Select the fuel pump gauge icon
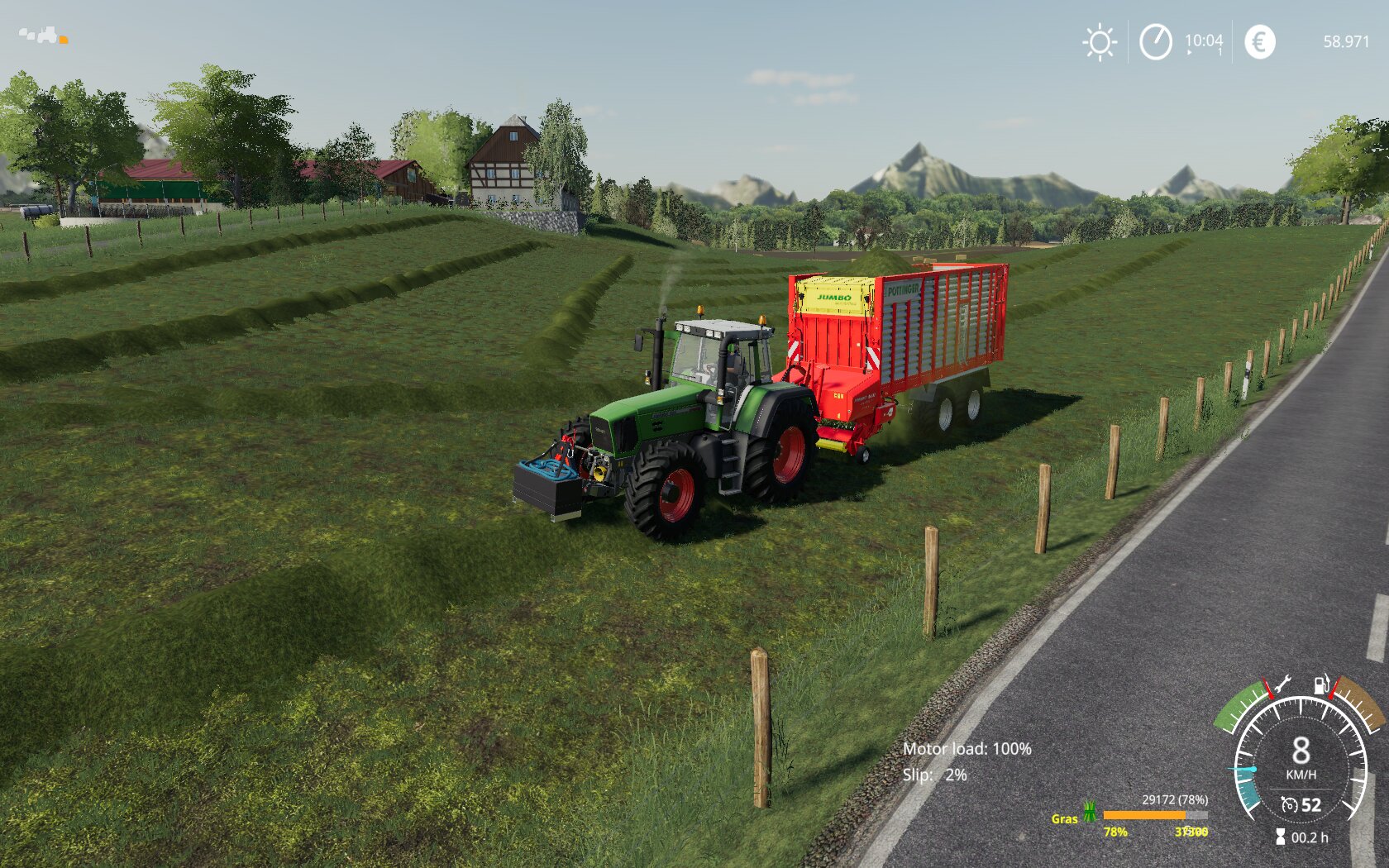1389x868 pixels. tap(1323, 684)
